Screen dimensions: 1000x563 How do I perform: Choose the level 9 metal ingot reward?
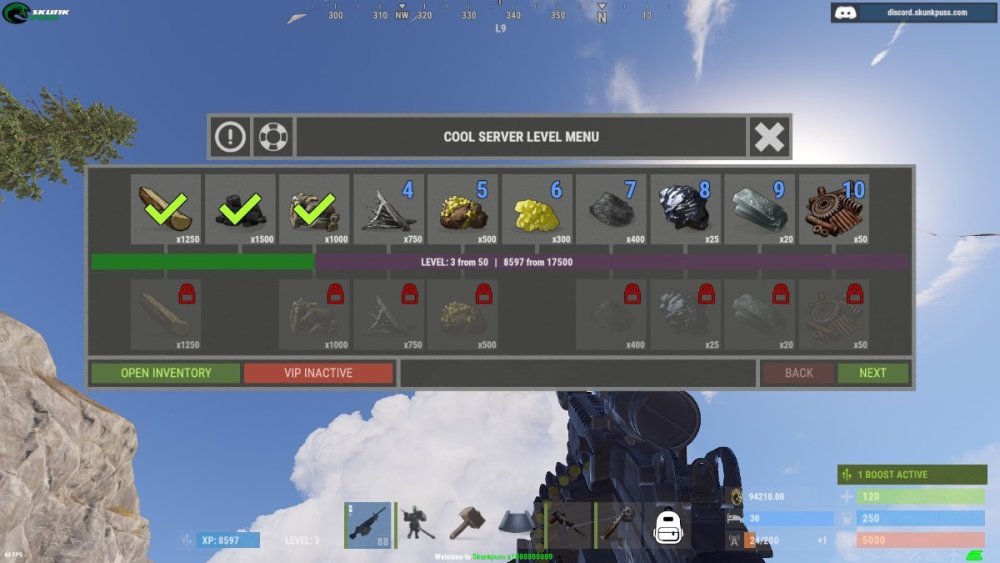pos(759,209)
